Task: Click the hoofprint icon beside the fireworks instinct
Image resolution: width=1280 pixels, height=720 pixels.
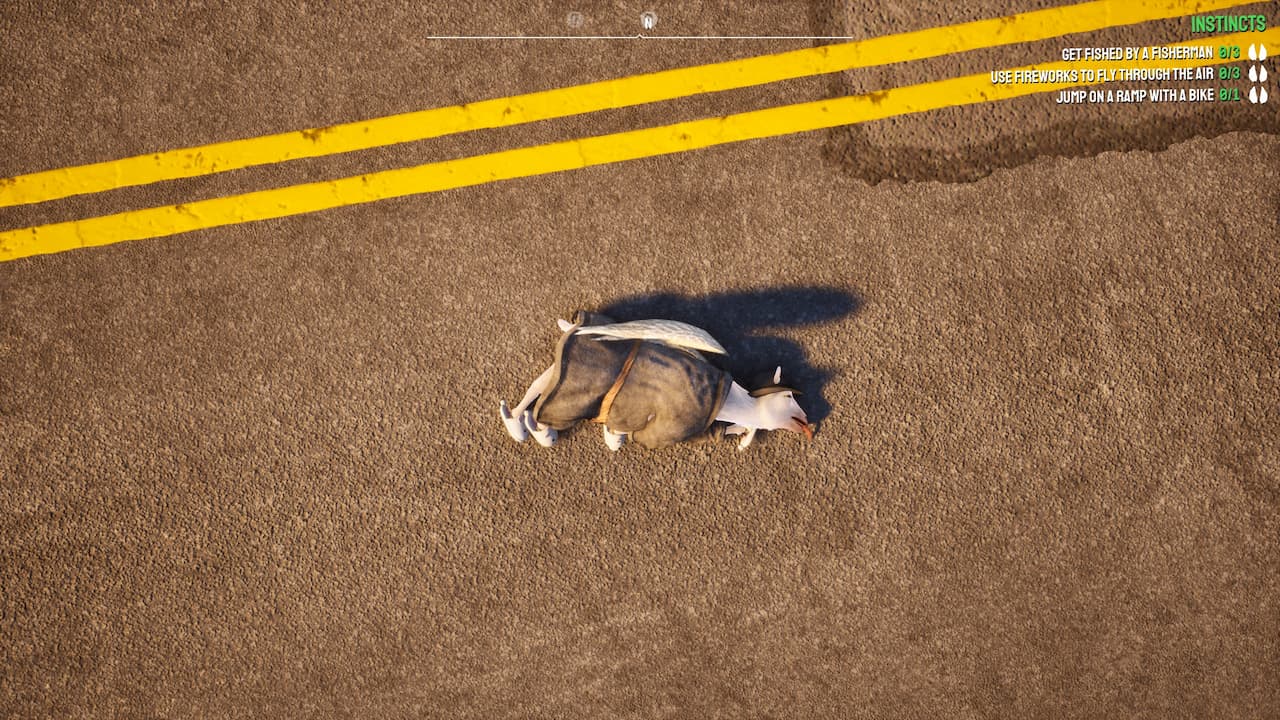Action: [x=1260, y=74]
